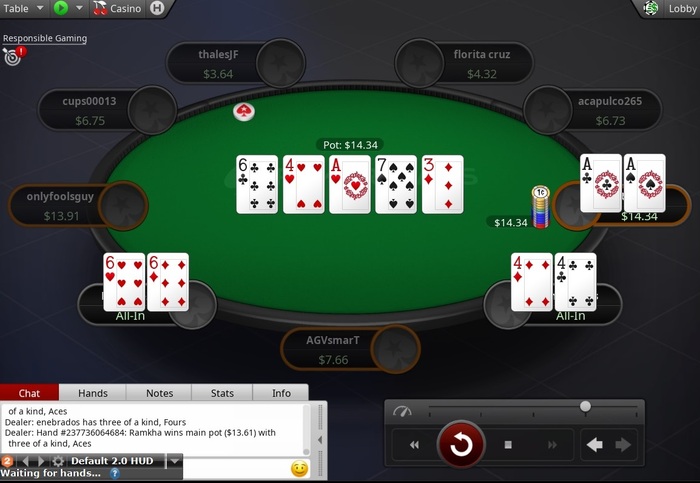700x483 pixels.
Task: Open the Casino section
Action: 118,8
